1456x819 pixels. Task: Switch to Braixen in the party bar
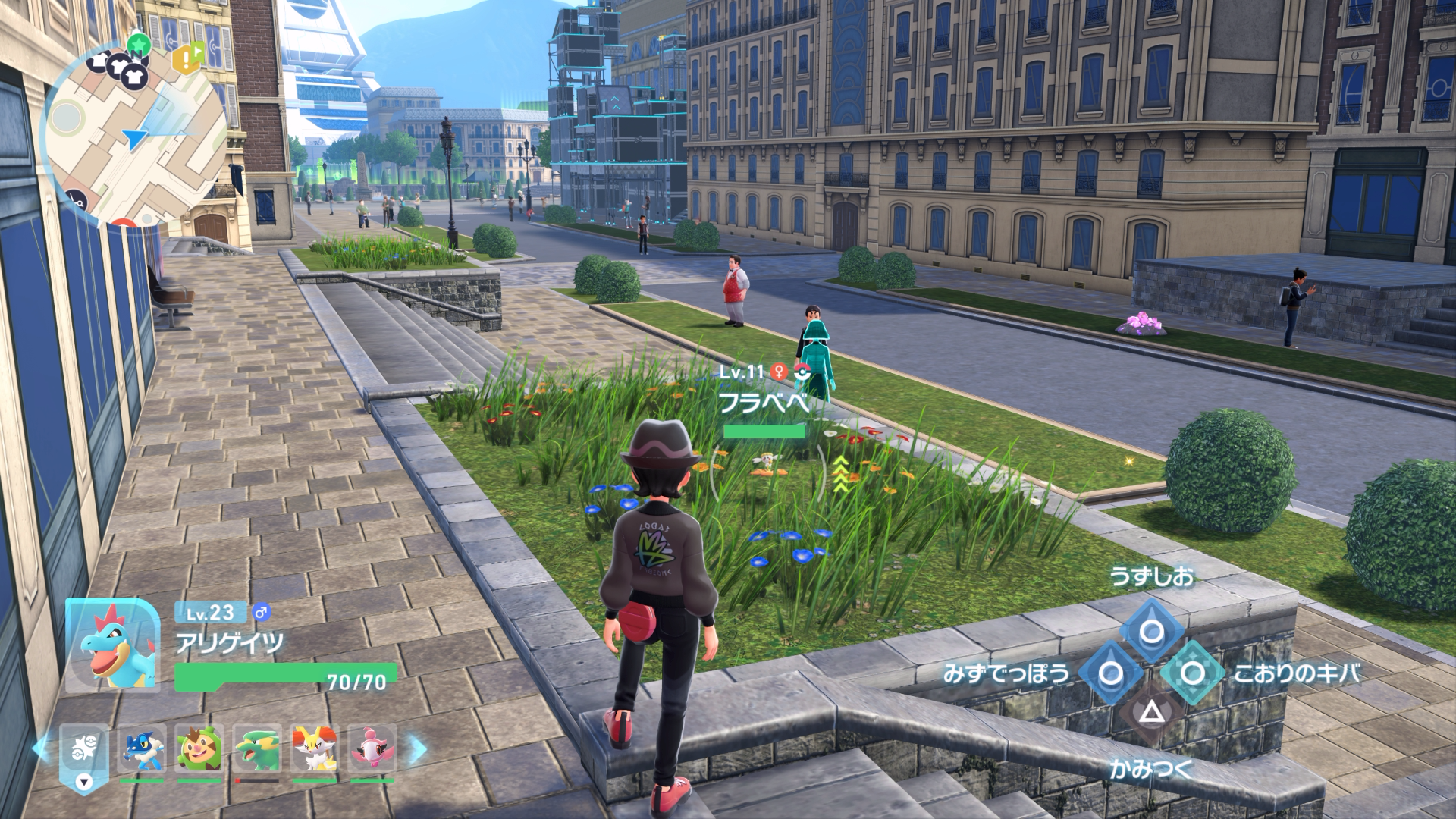315,750
